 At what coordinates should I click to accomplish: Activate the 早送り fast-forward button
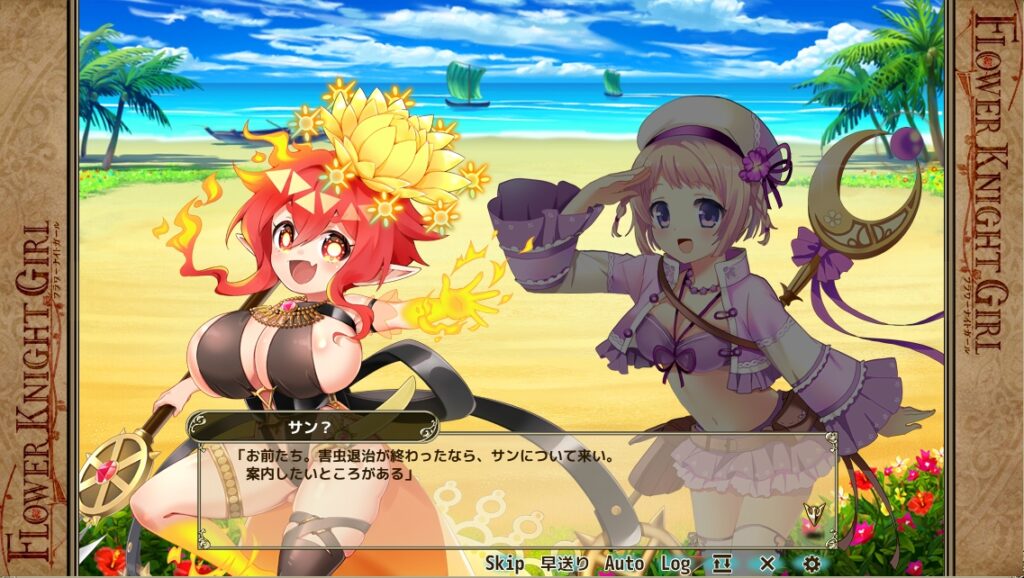(564, 564)
